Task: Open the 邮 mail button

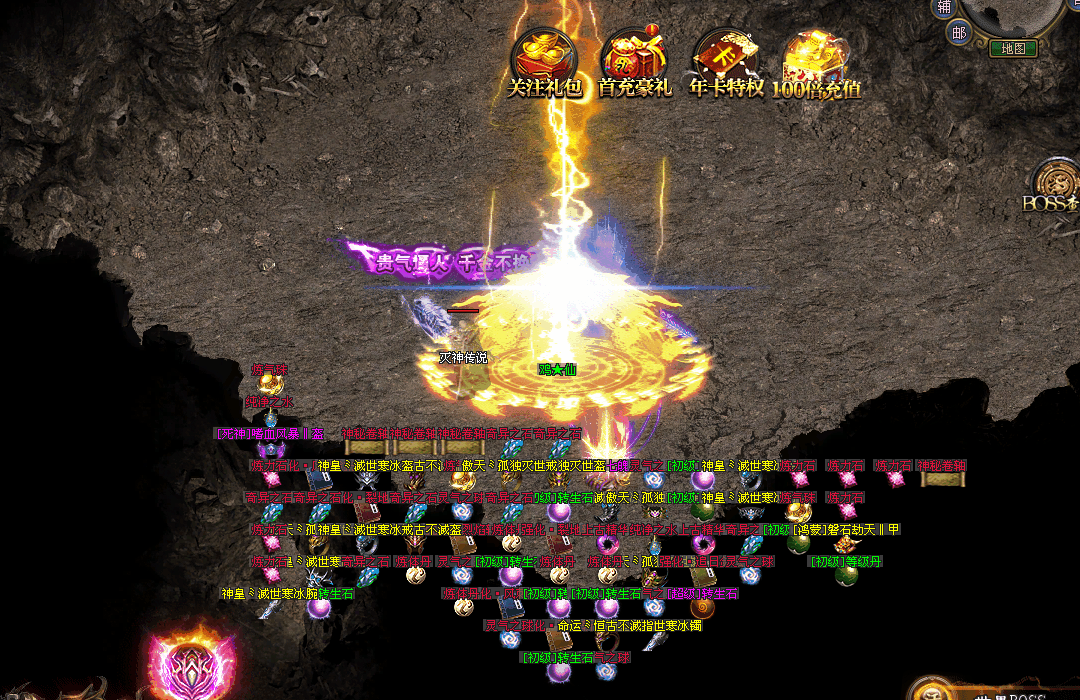Action: [959, 33]
